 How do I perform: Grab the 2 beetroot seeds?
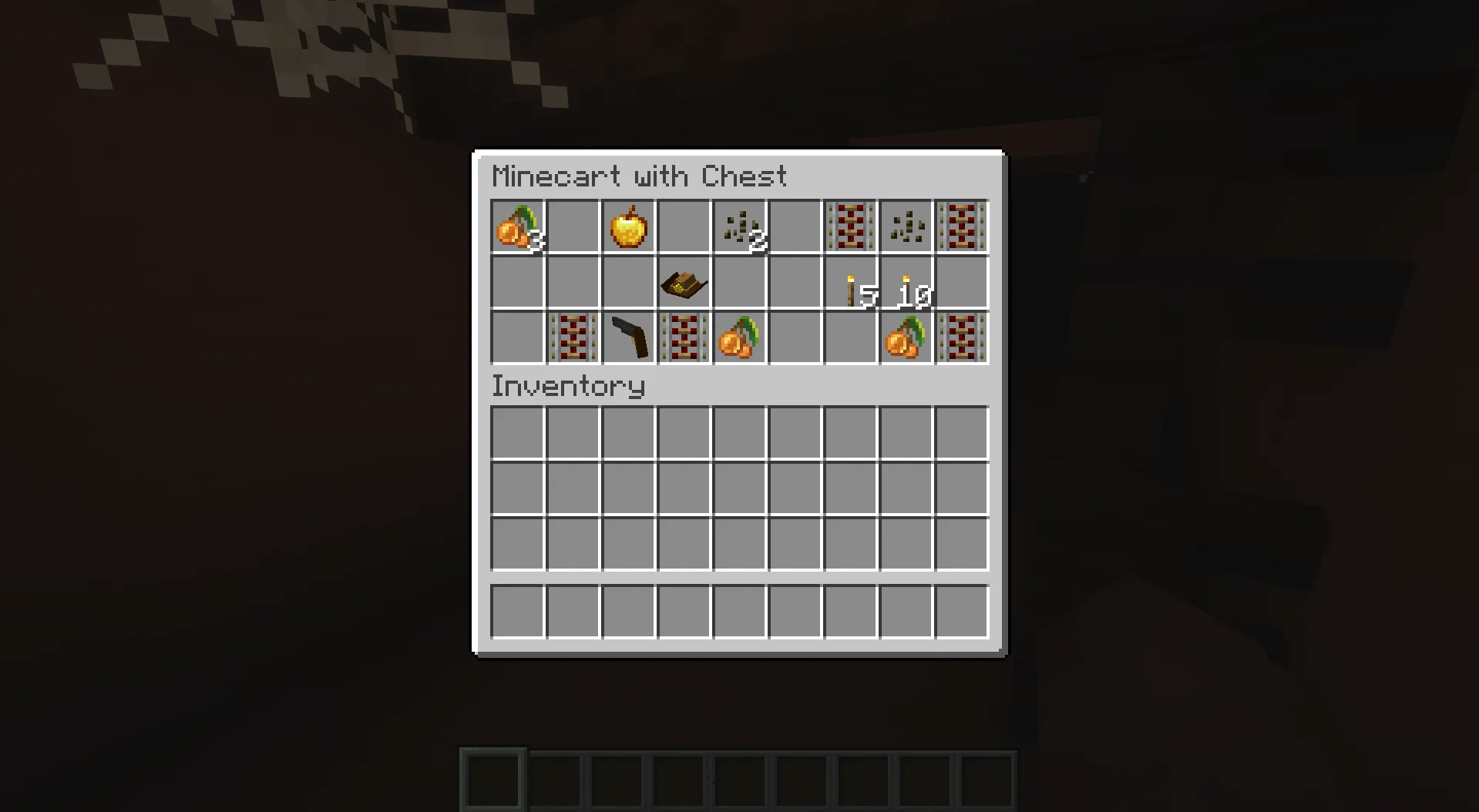click(738, 226)
